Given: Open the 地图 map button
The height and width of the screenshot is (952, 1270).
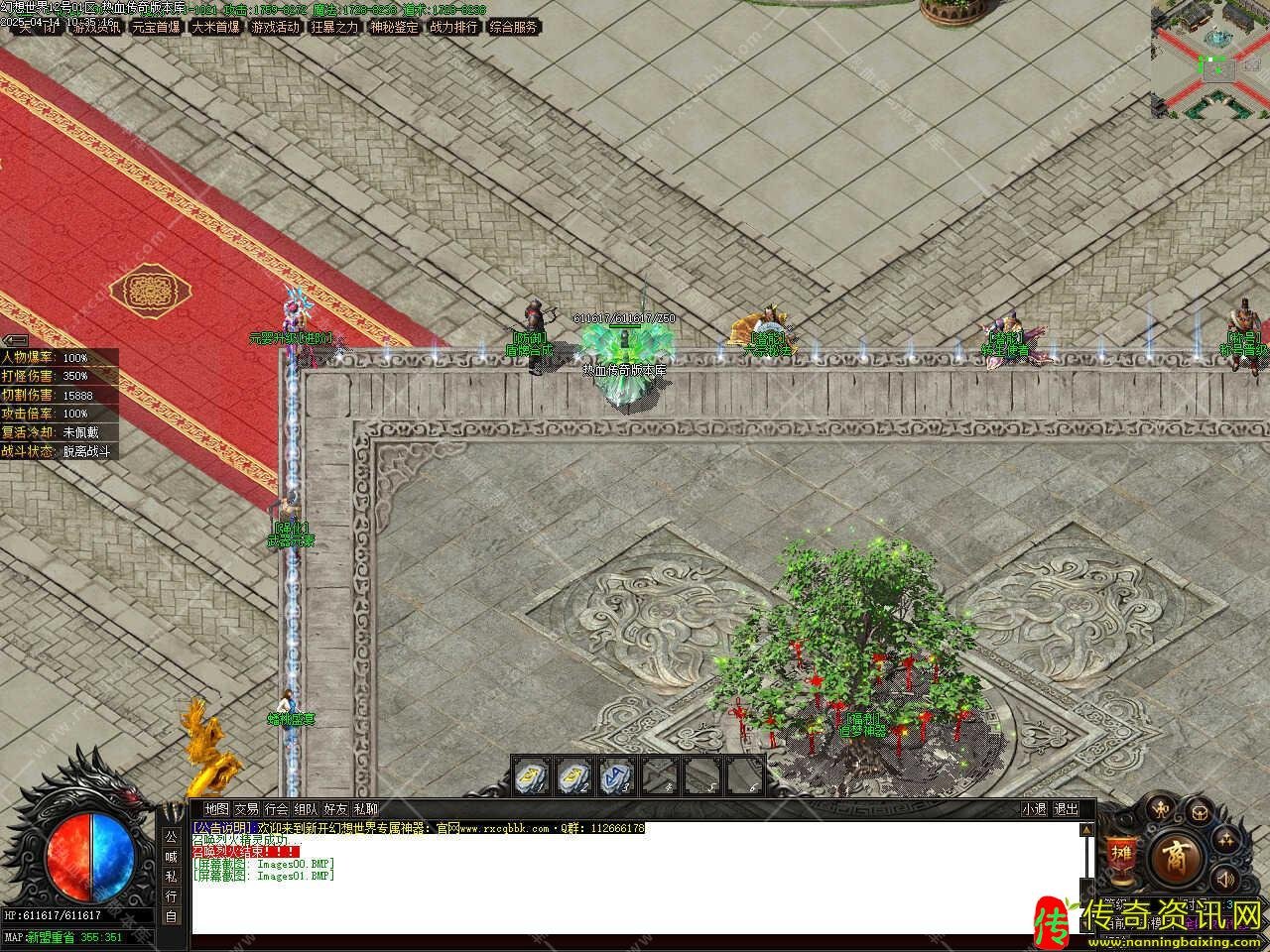Looking at the screenshot, I should [x=216, y=809].
